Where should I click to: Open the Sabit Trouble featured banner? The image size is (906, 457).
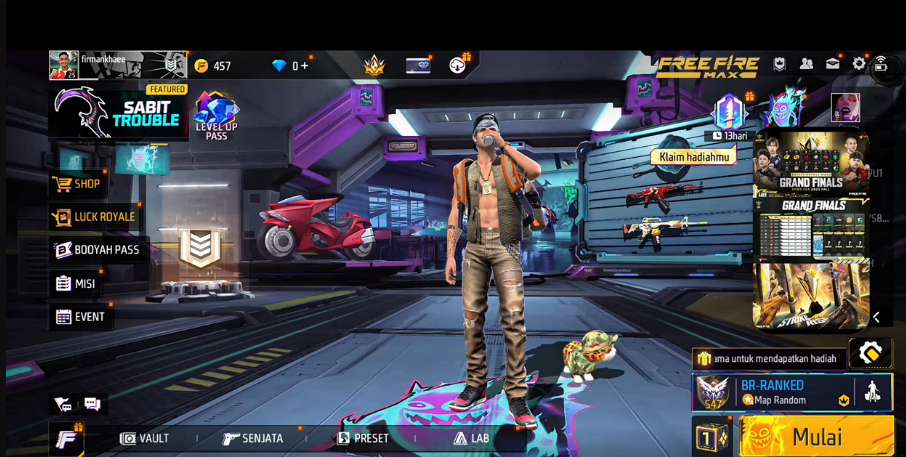click(118, 113)
